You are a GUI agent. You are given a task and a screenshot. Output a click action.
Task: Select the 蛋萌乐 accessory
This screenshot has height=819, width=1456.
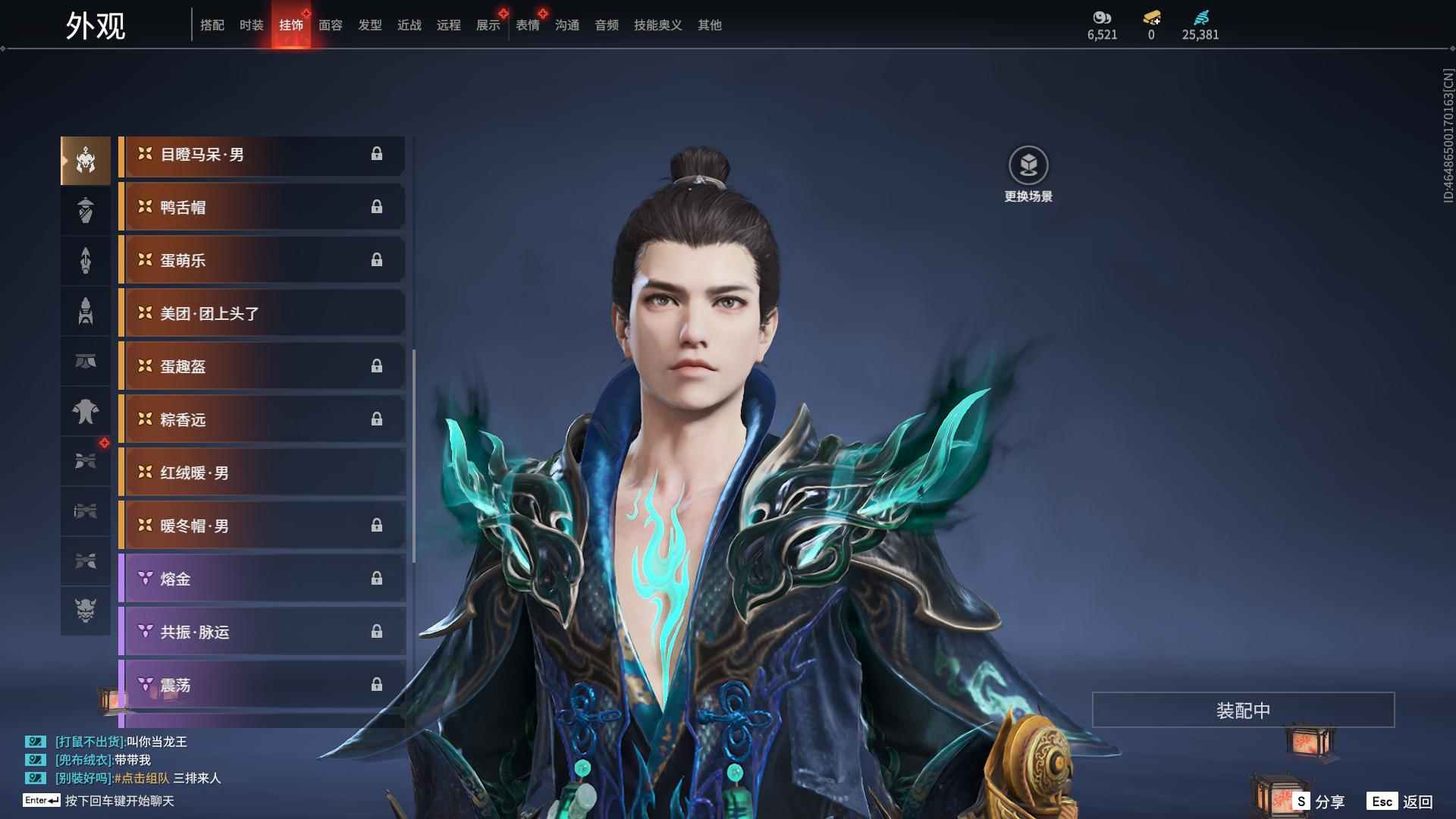262,260
